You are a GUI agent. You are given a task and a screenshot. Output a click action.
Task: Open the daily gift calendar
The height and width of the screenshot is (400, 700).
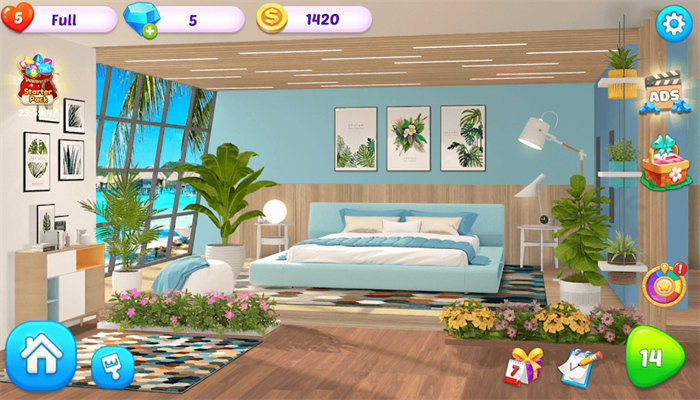pyautogui.click(x=523, y=367)
